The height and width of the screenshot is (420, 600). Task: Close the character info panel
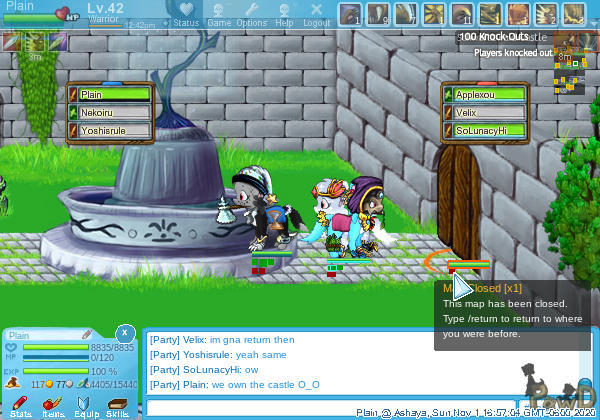[123, 332]
